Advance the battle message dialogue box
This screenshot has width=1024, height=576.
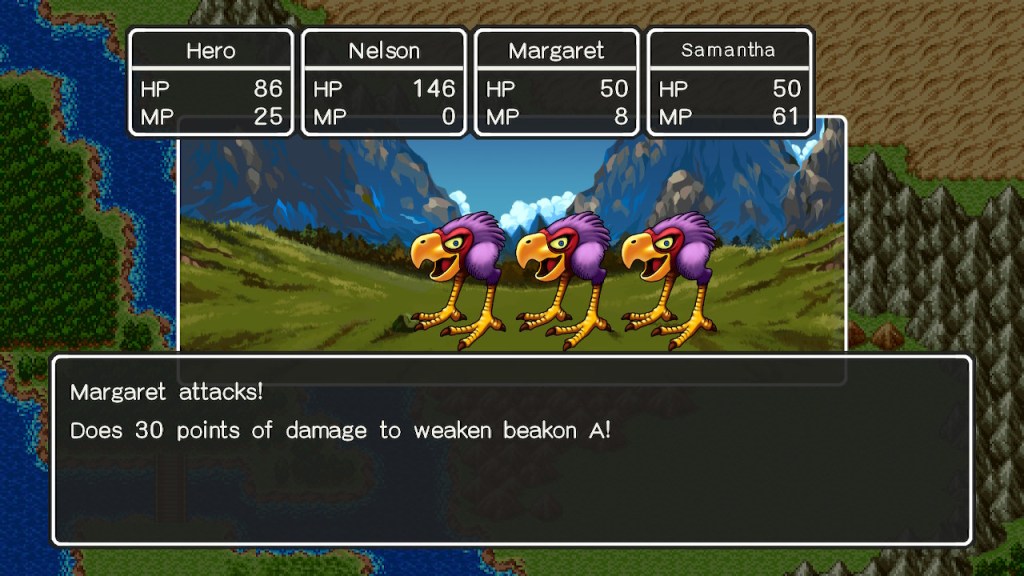[x=512, y=450]
